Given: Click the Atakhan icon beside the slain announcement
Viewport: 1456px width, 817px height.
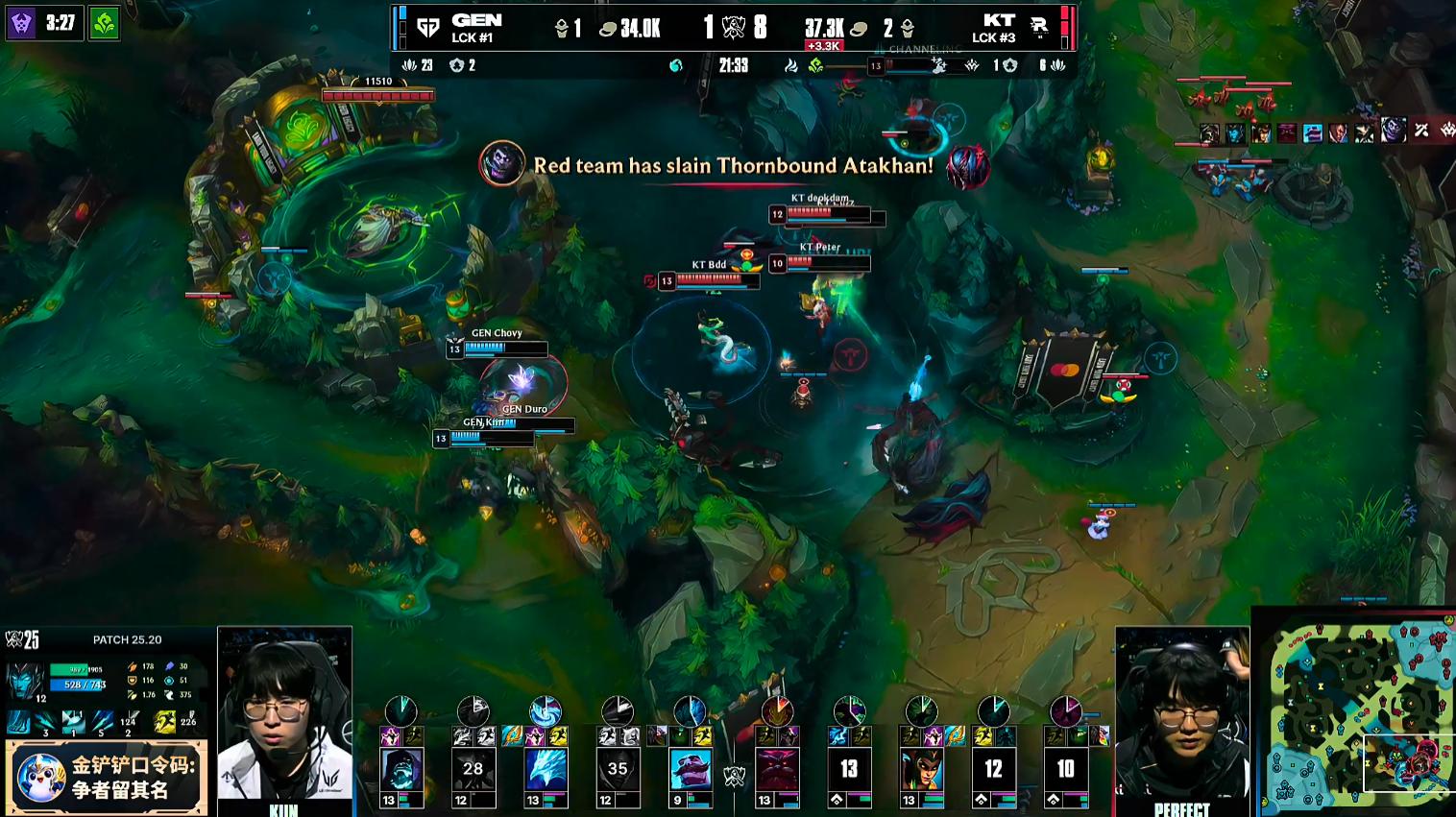Looking at the screenshot, I should coord(967,166).
